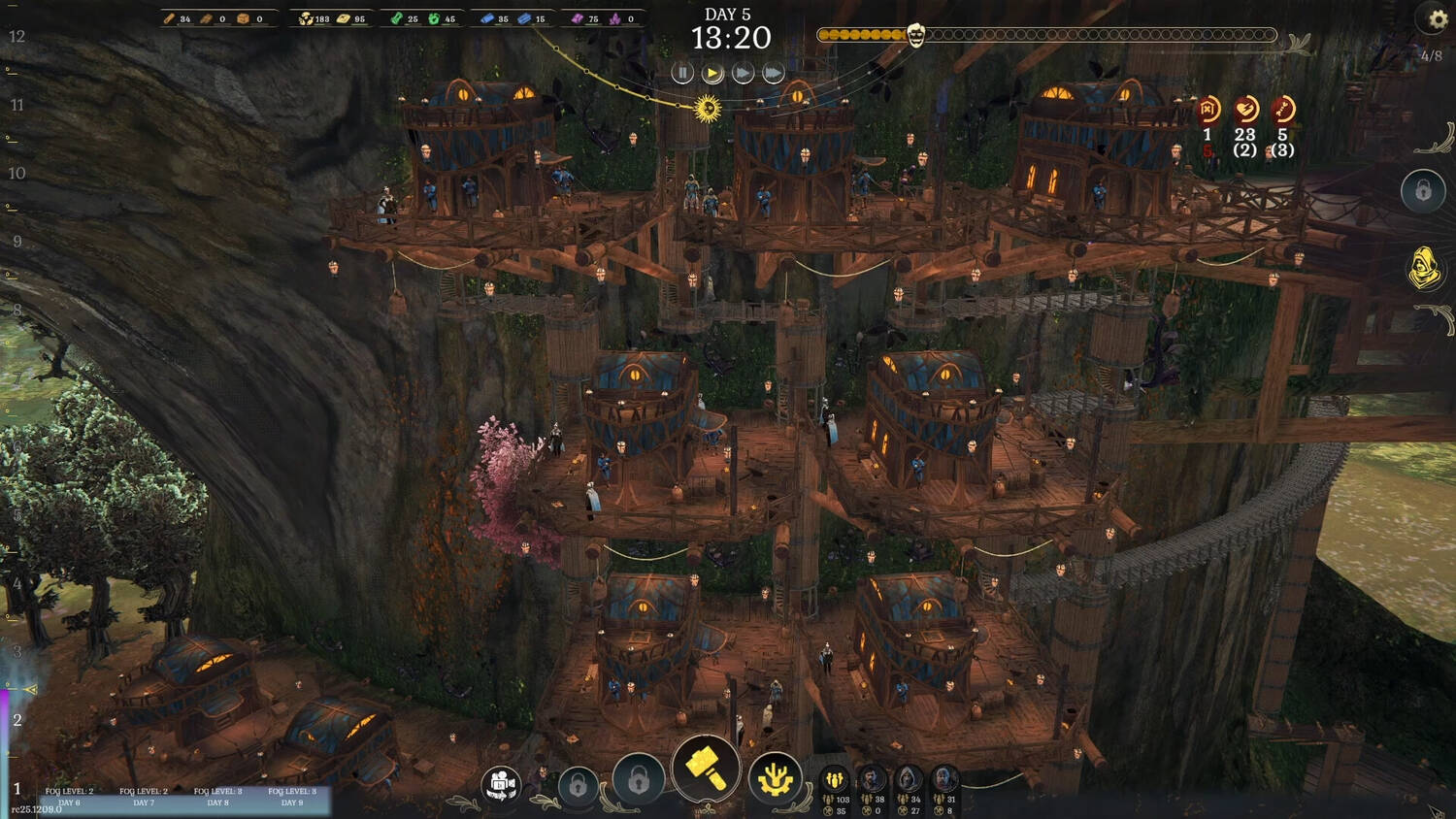Open settings with the gear icon
Viewport: 1456px width, 819px height.
pyautogui.click(x=1438, y=18)
